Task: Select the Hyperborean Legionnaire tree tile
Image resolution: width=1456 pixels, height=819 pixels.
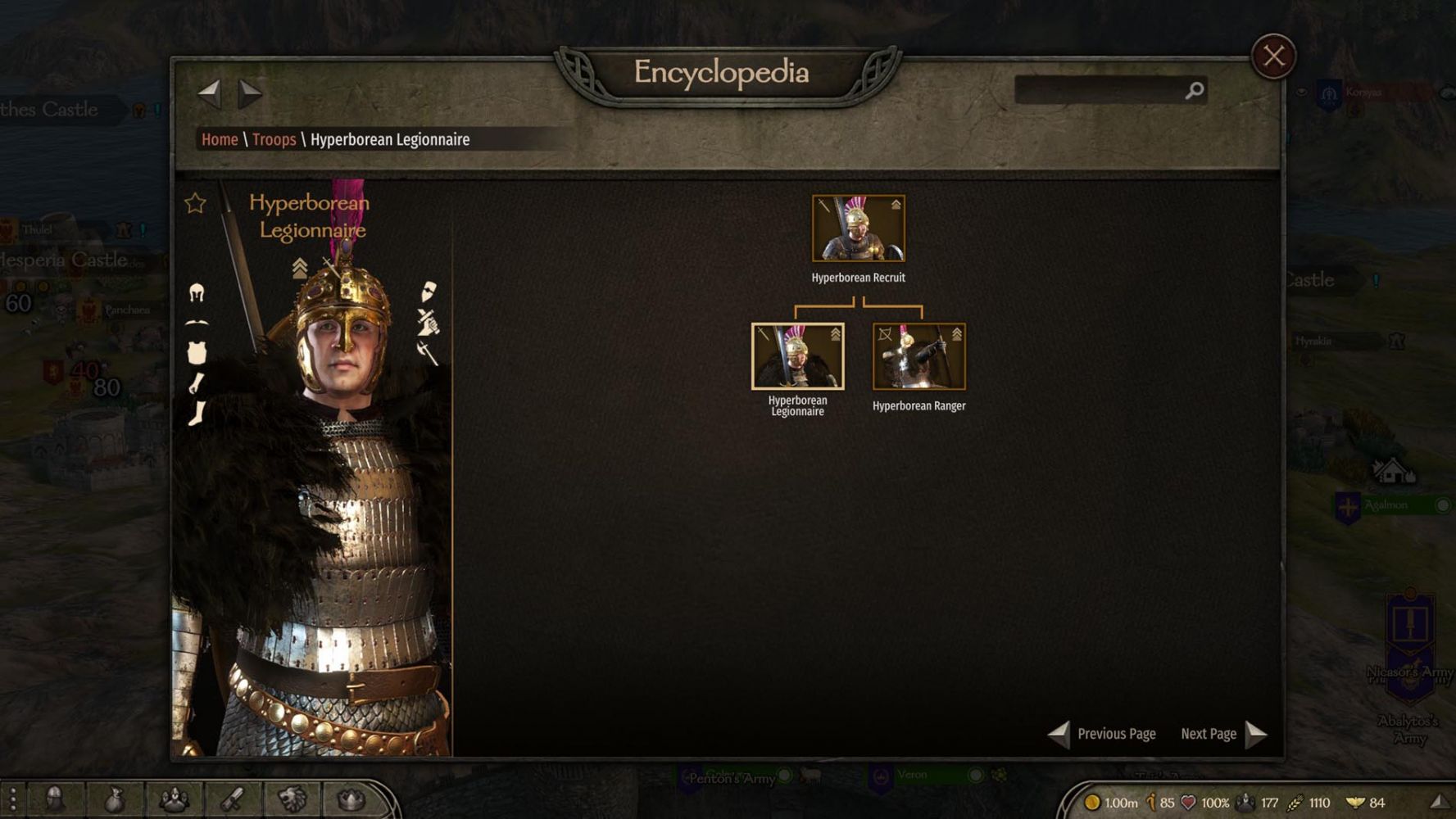Action: (x=797, y=356)
